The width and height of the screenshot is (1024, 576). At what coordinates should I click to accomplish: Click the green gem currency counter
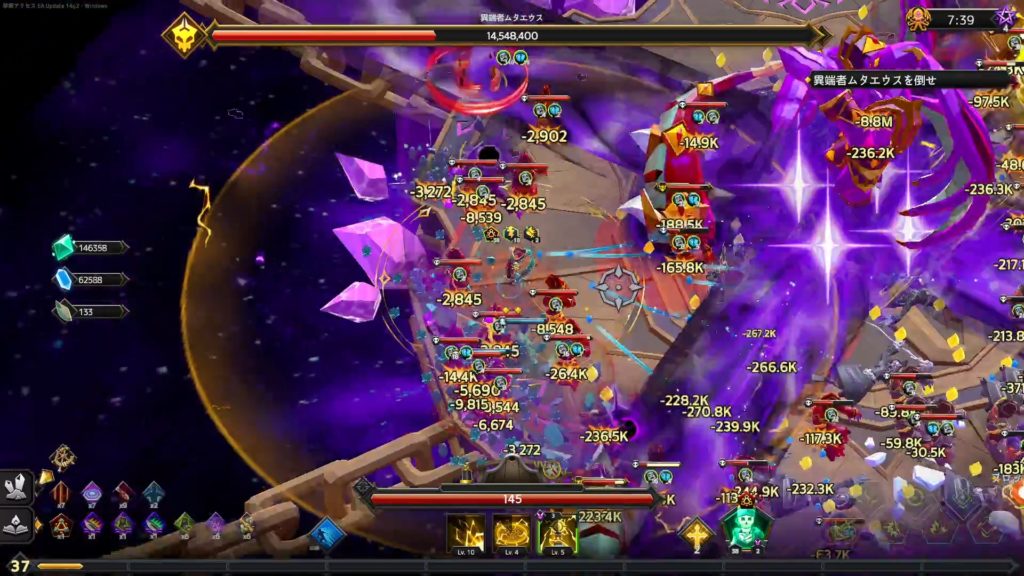click(x=90, y=248)
